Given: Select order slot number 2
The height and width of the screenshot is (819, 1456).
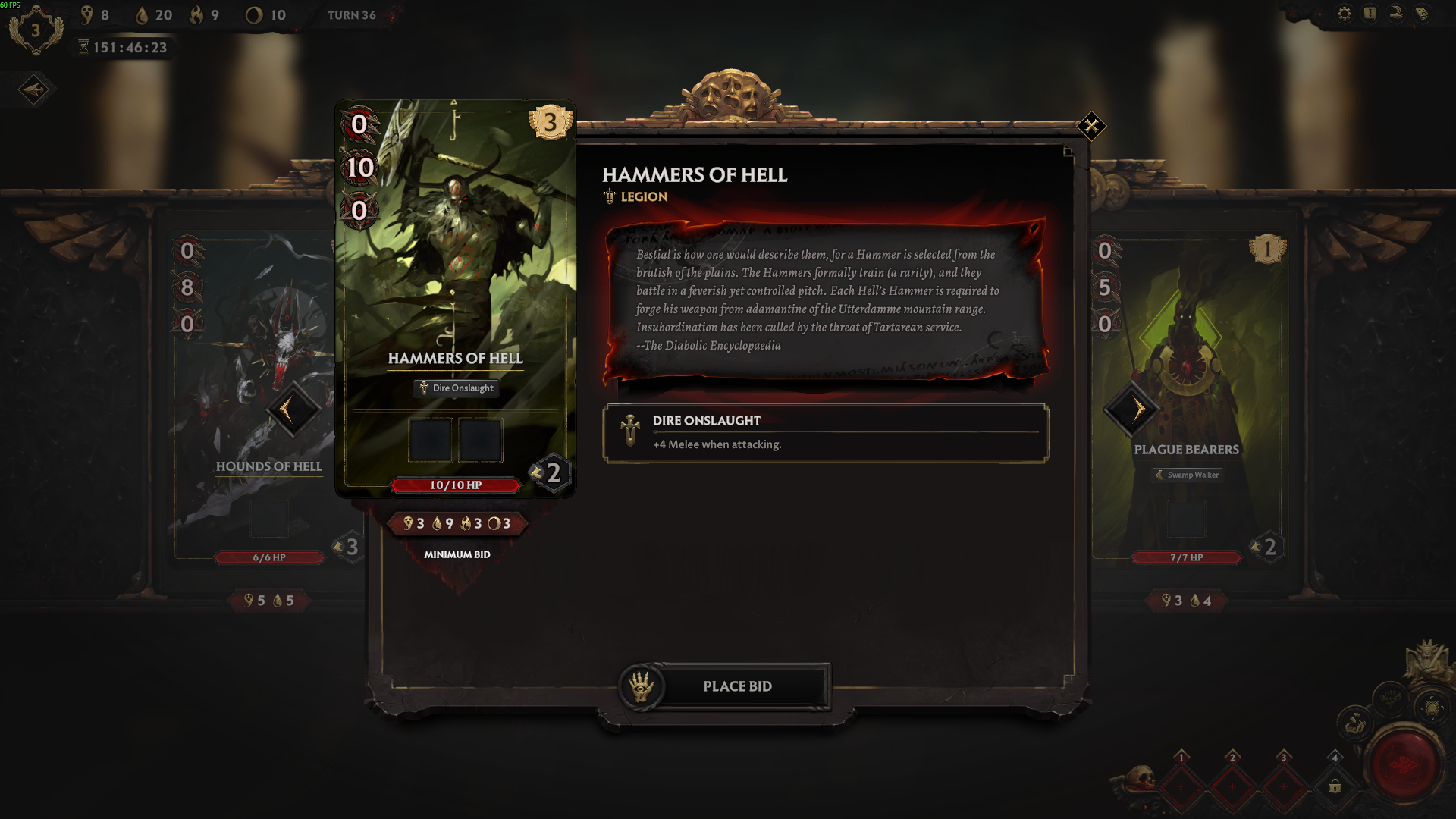Looking at the screenshot, I should pyautogui.click(x=1232, y=786).
